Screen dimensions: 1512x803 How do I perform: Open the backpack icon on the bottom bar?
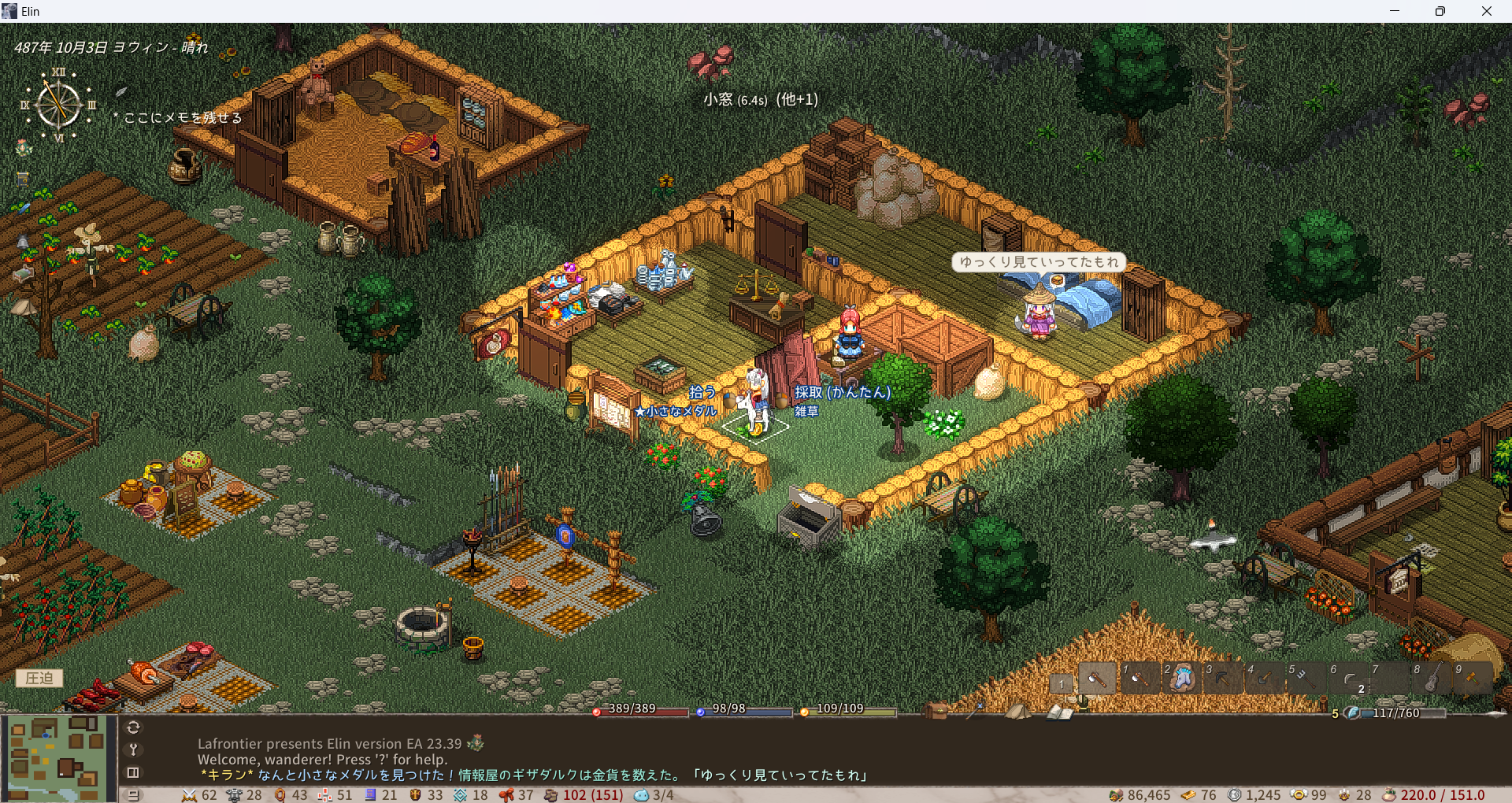pyautogui.click(x=936, y=711)
